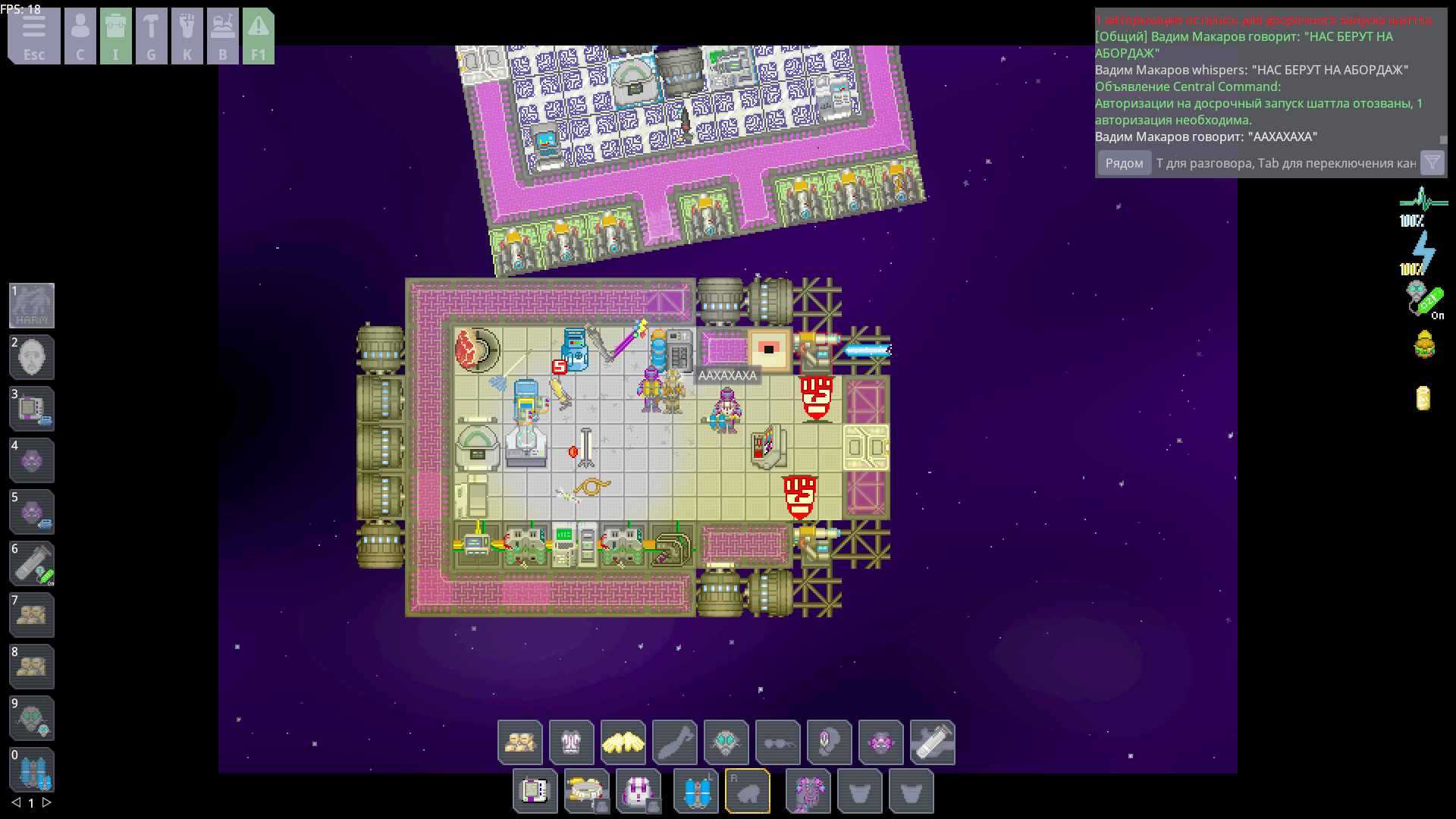The height and width of the screenshot is (819, 1456).
Task: Use the internals tank action in slot 6
Action: [32, 563]
